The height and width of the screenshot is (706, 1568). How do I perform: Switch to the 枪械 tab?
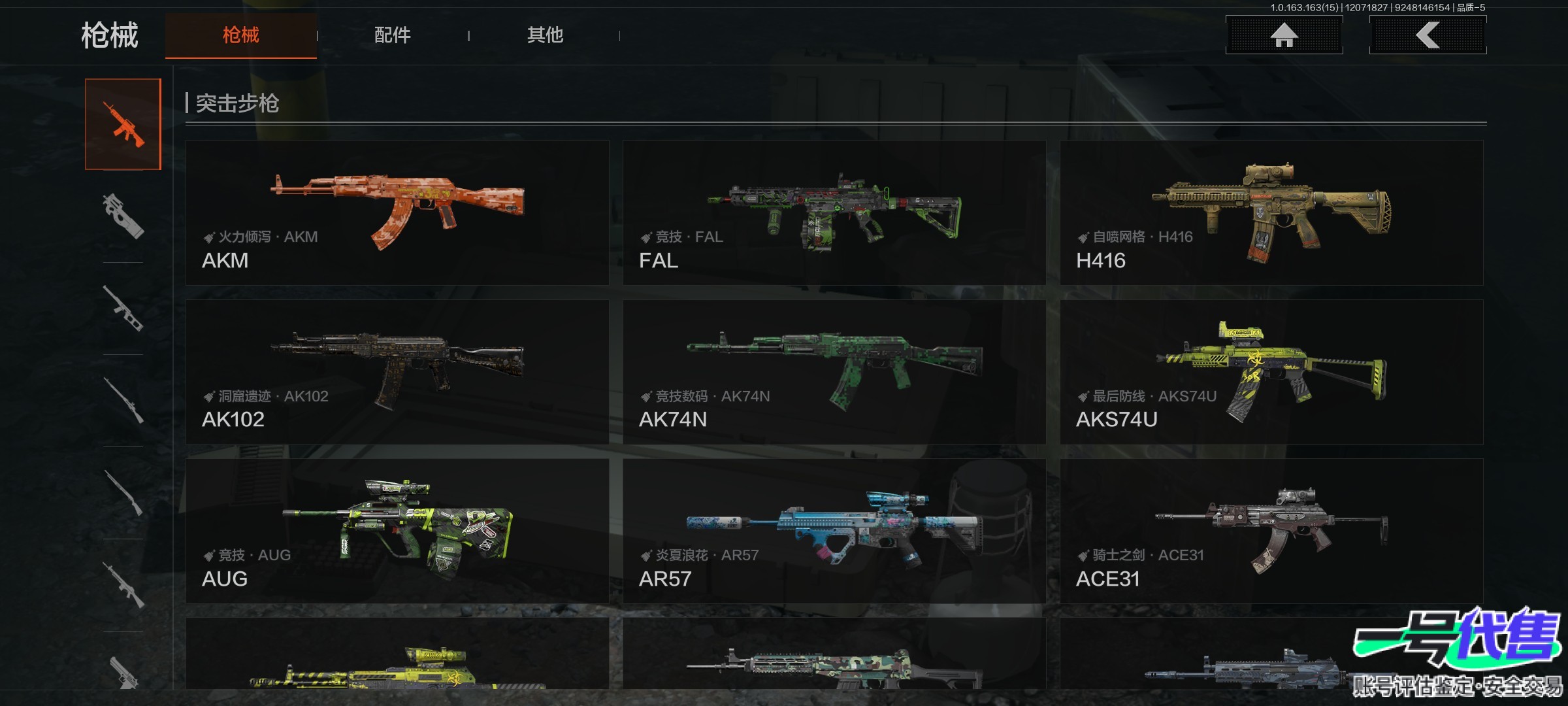tap(240, 35)
